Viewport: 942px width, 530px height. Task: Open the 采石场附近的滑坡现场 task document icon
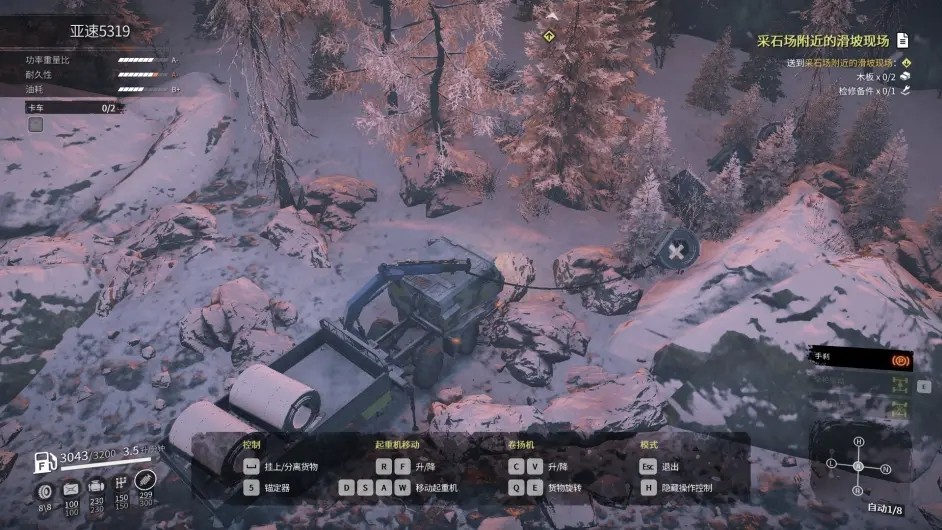(x=902, y=40)
